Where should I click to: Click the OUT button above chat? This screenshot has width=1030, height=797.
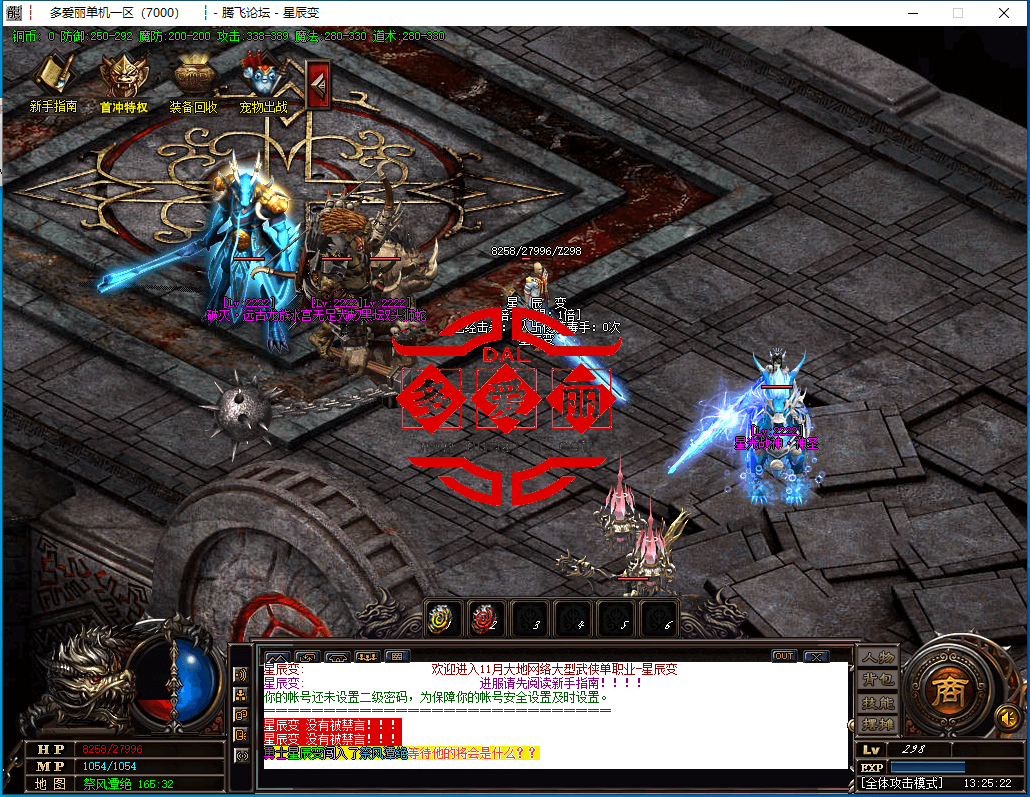point(784,656)
